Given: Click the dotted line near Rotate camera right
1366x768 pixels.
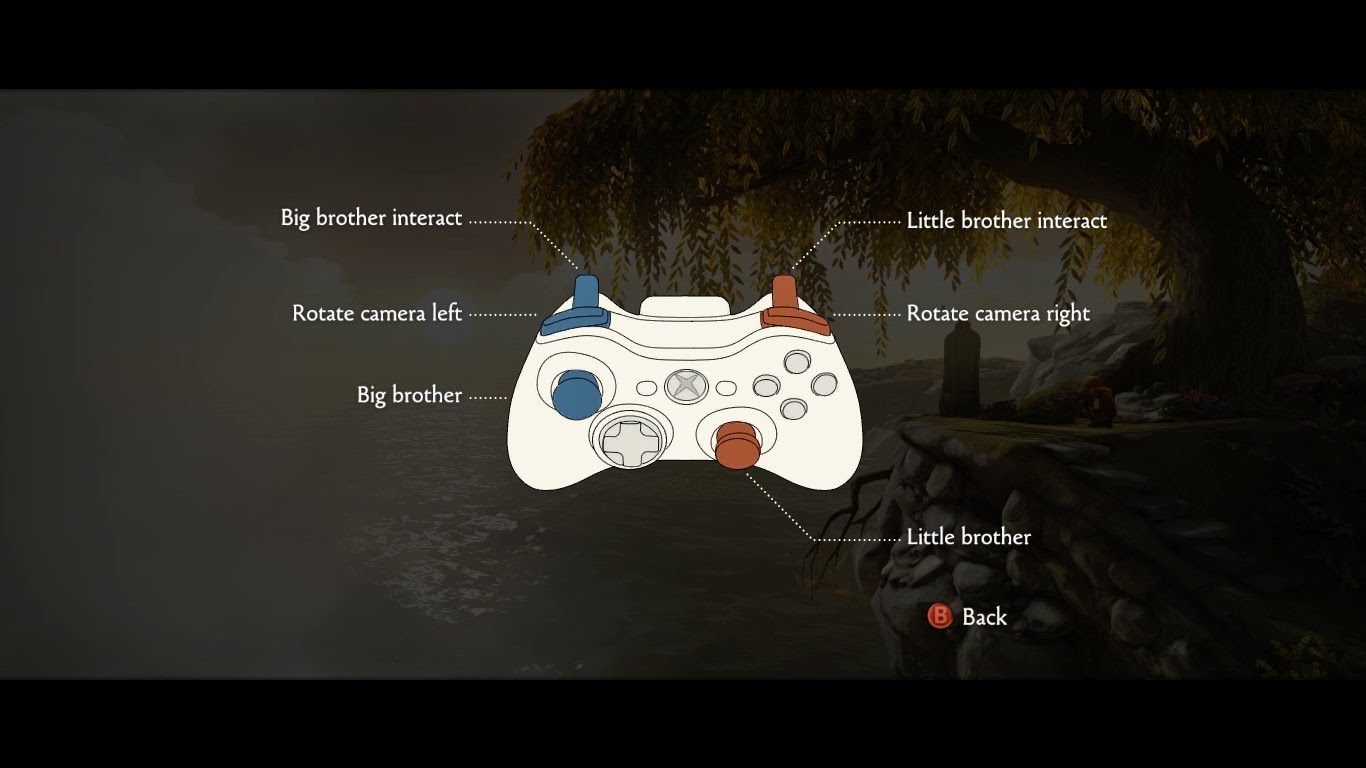Looking at the screenshot, I should click(865, 313).
